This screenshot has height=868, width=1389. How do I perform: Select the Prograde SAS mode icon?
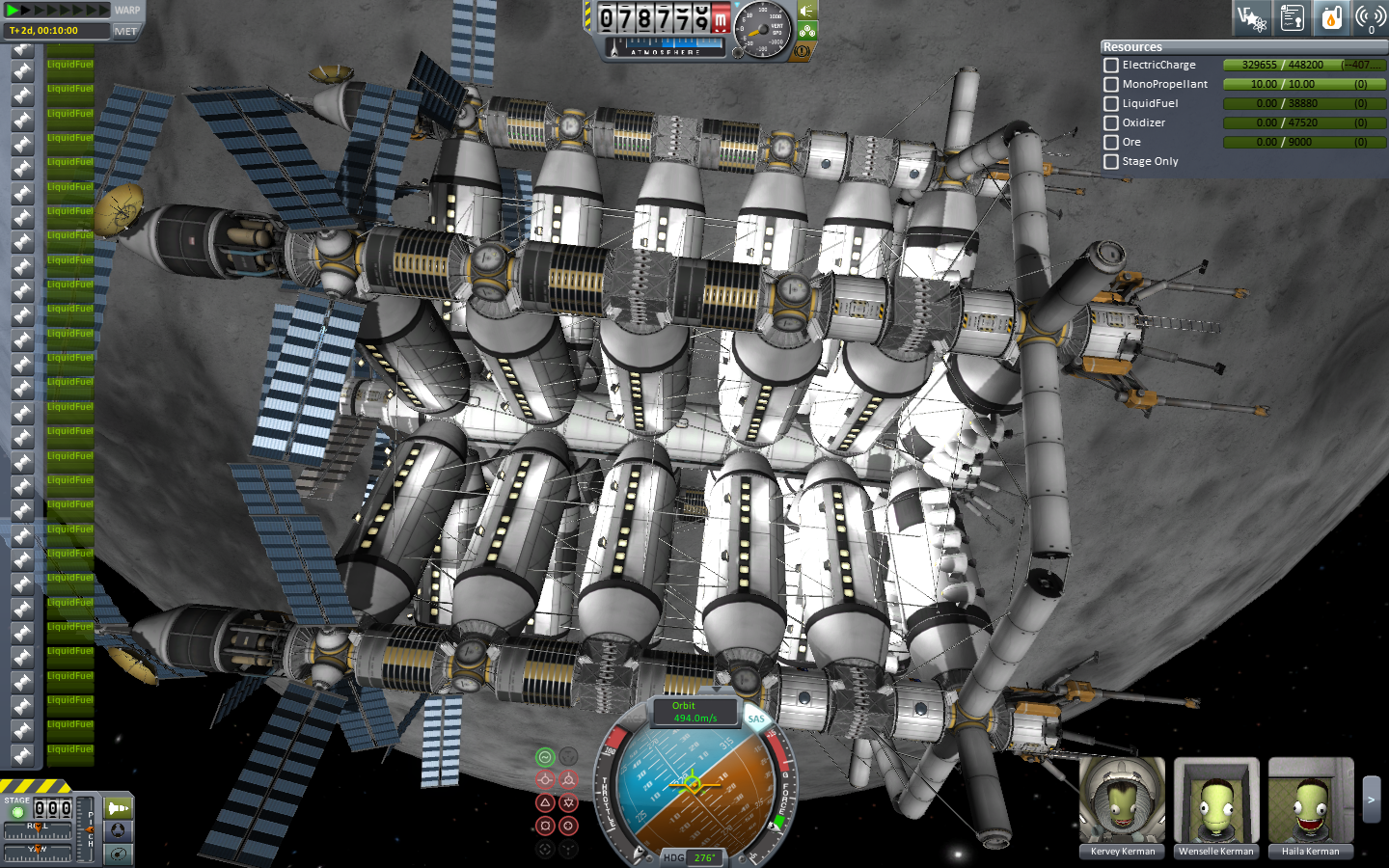(544, 778)
